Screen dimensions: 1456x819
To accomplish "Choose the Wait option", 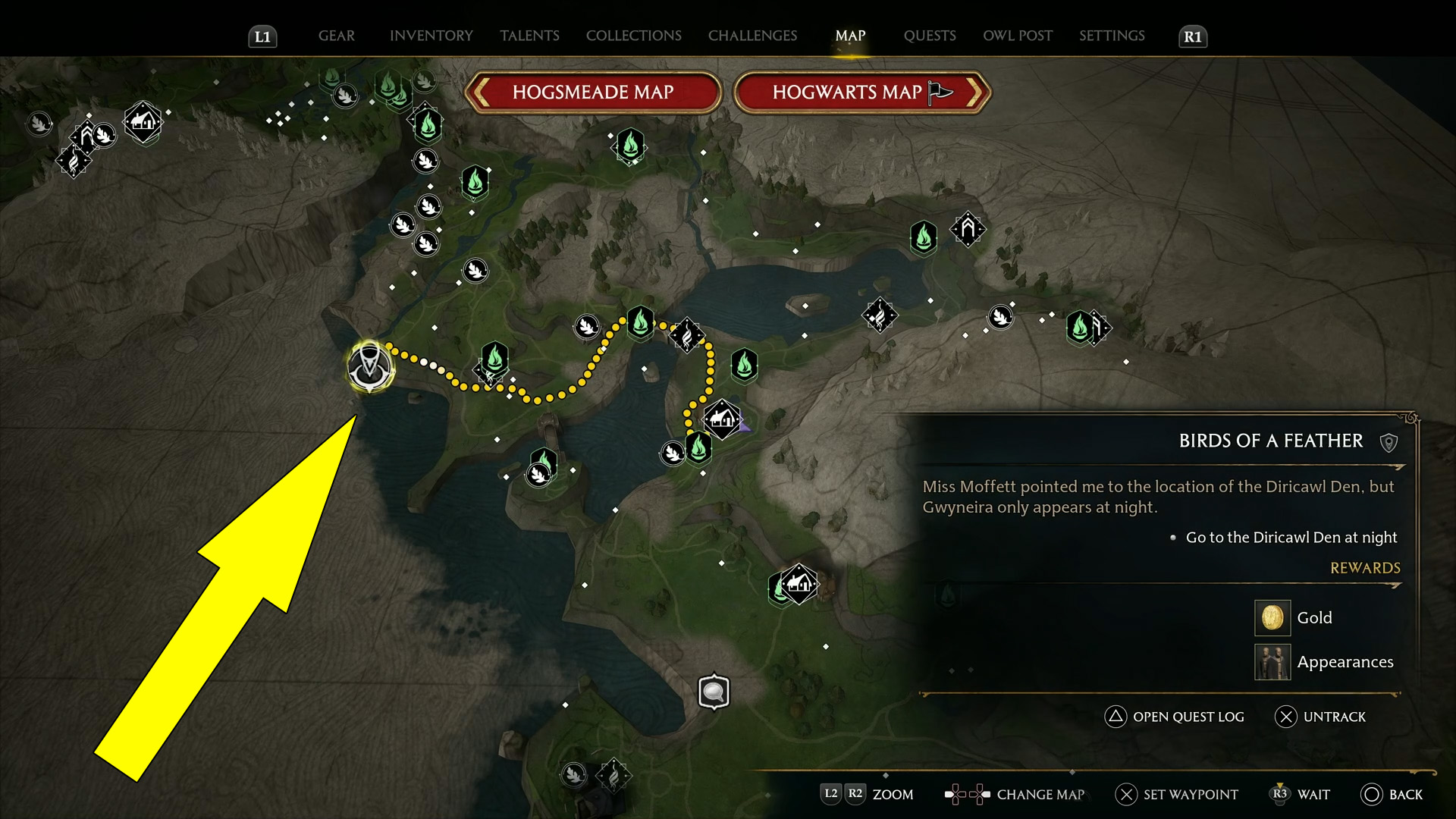I will [x=1301, y=794].
